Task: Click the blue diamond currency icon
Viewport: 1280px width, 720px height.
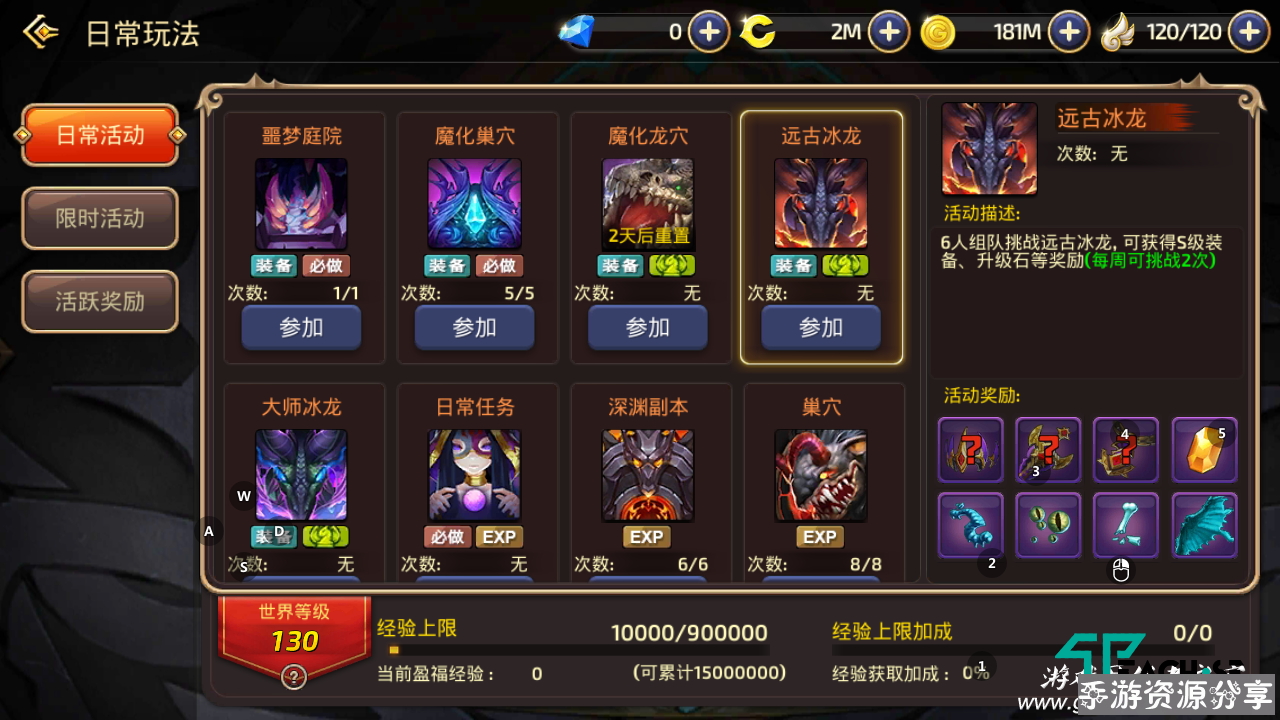Action: pyautogui.click(x=577, y=31)
